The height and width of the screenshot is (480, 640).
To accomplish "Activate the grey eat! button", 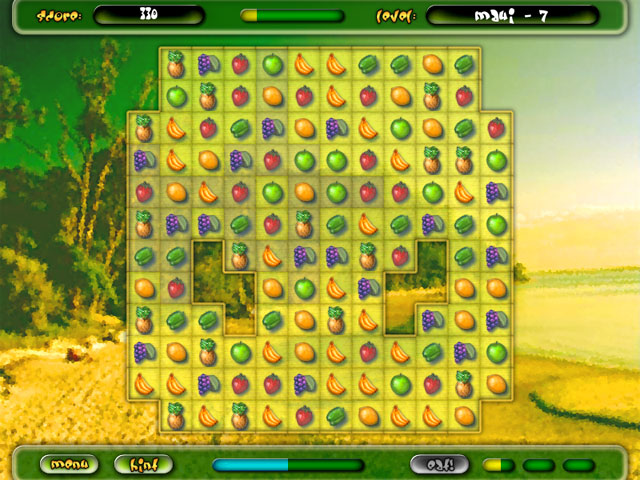I will click(439, 464).
